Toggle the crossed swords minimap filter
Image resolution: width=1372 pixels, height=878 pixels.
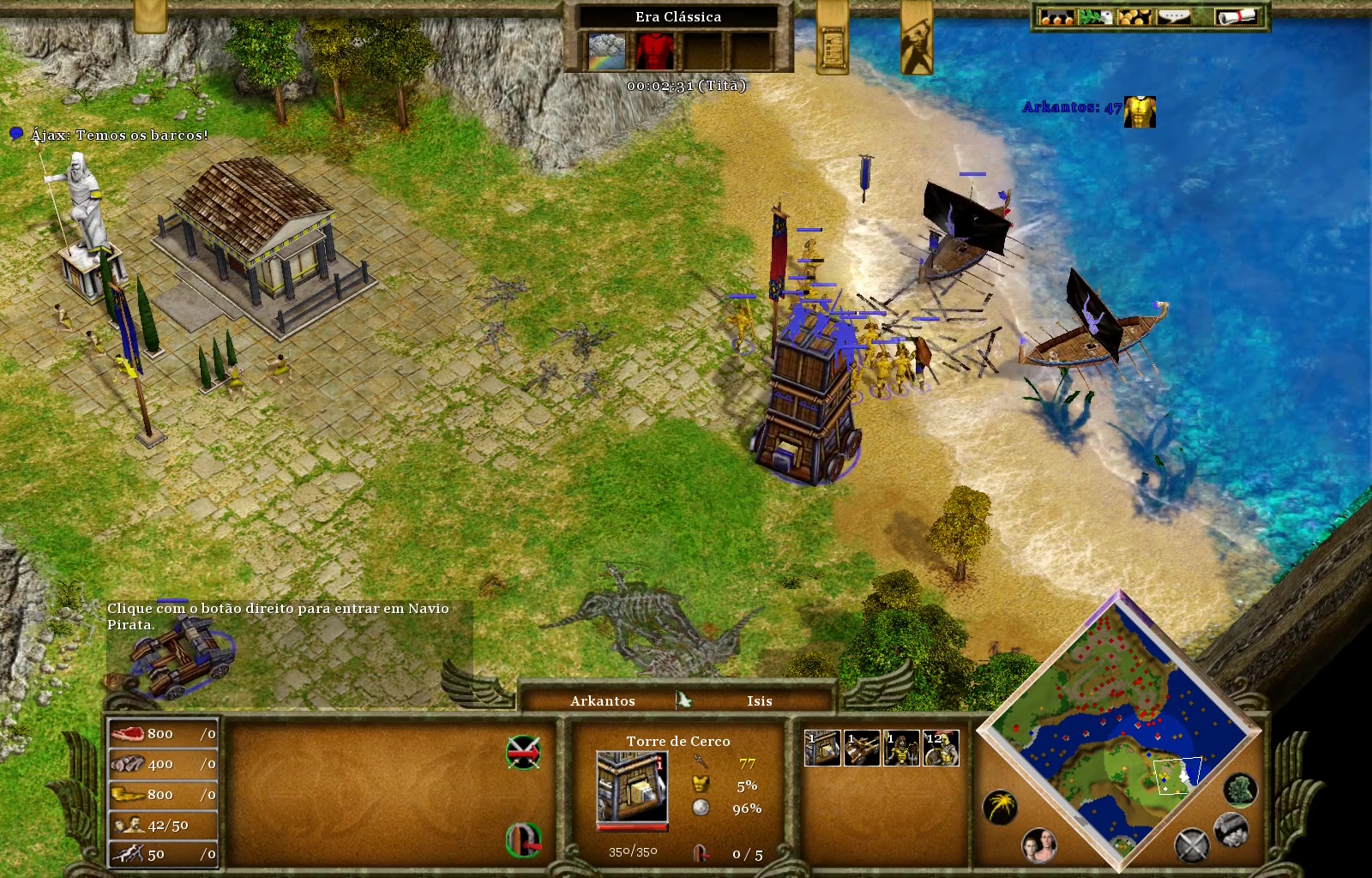point(1191,845)
